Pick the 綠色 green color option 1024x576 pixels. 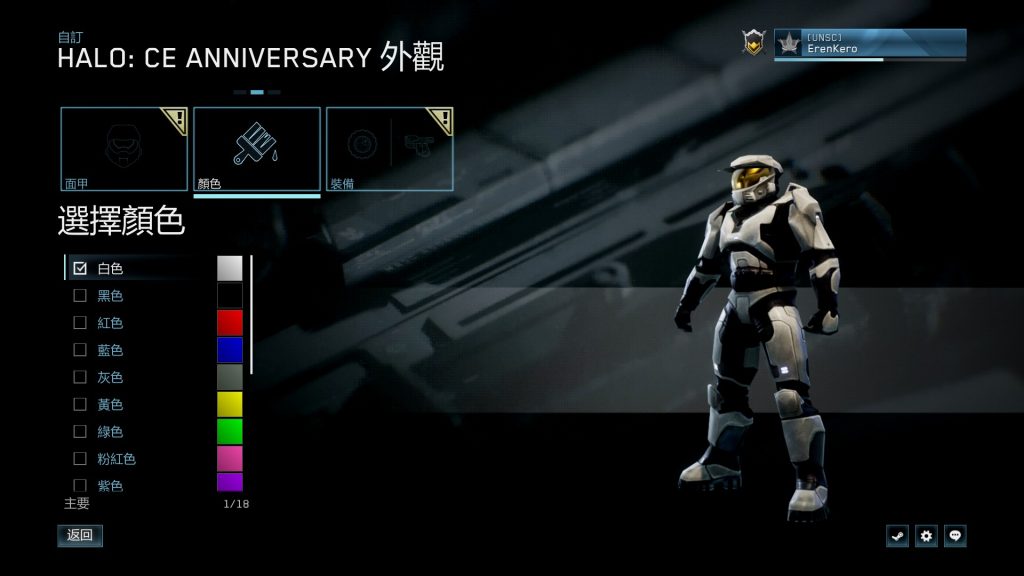80,431
